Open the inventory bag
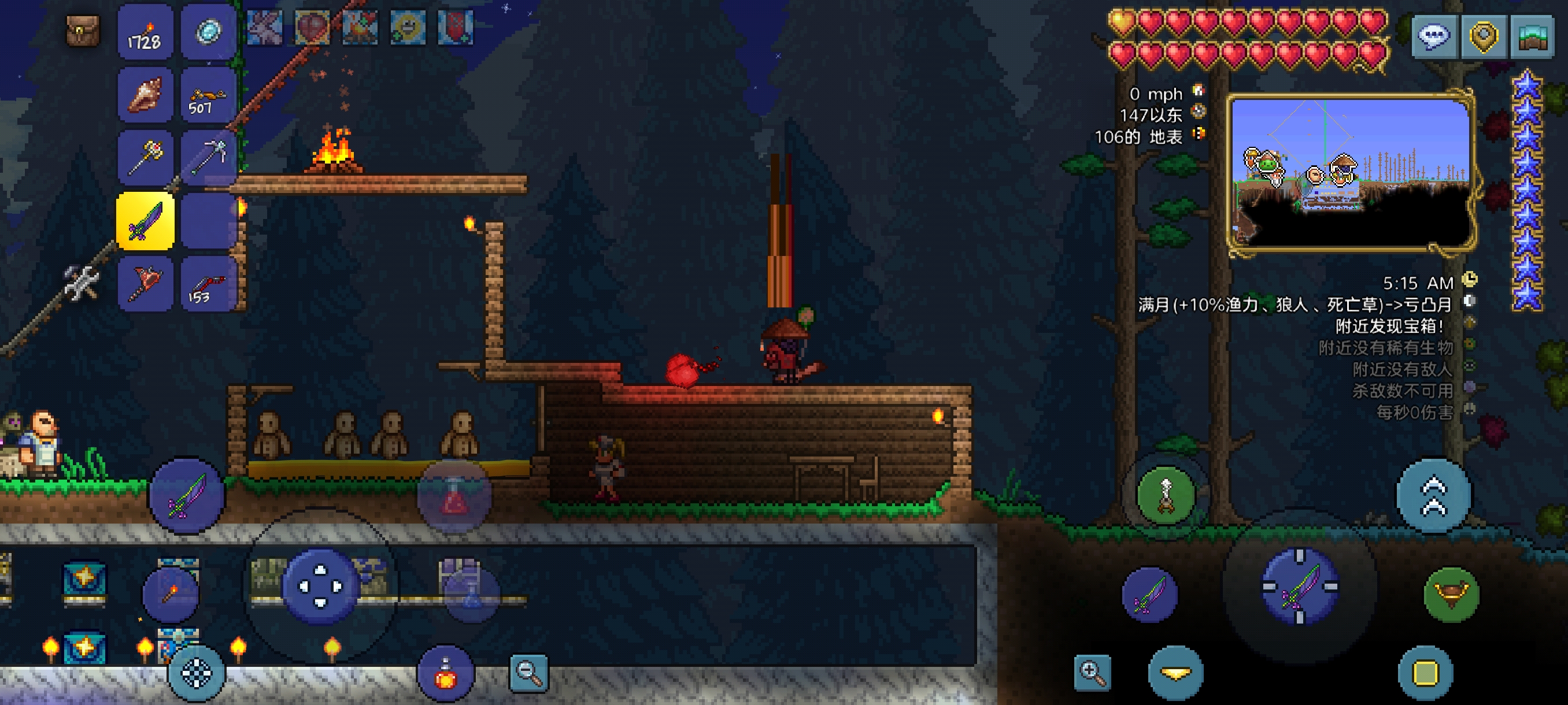 pos(82,31)
